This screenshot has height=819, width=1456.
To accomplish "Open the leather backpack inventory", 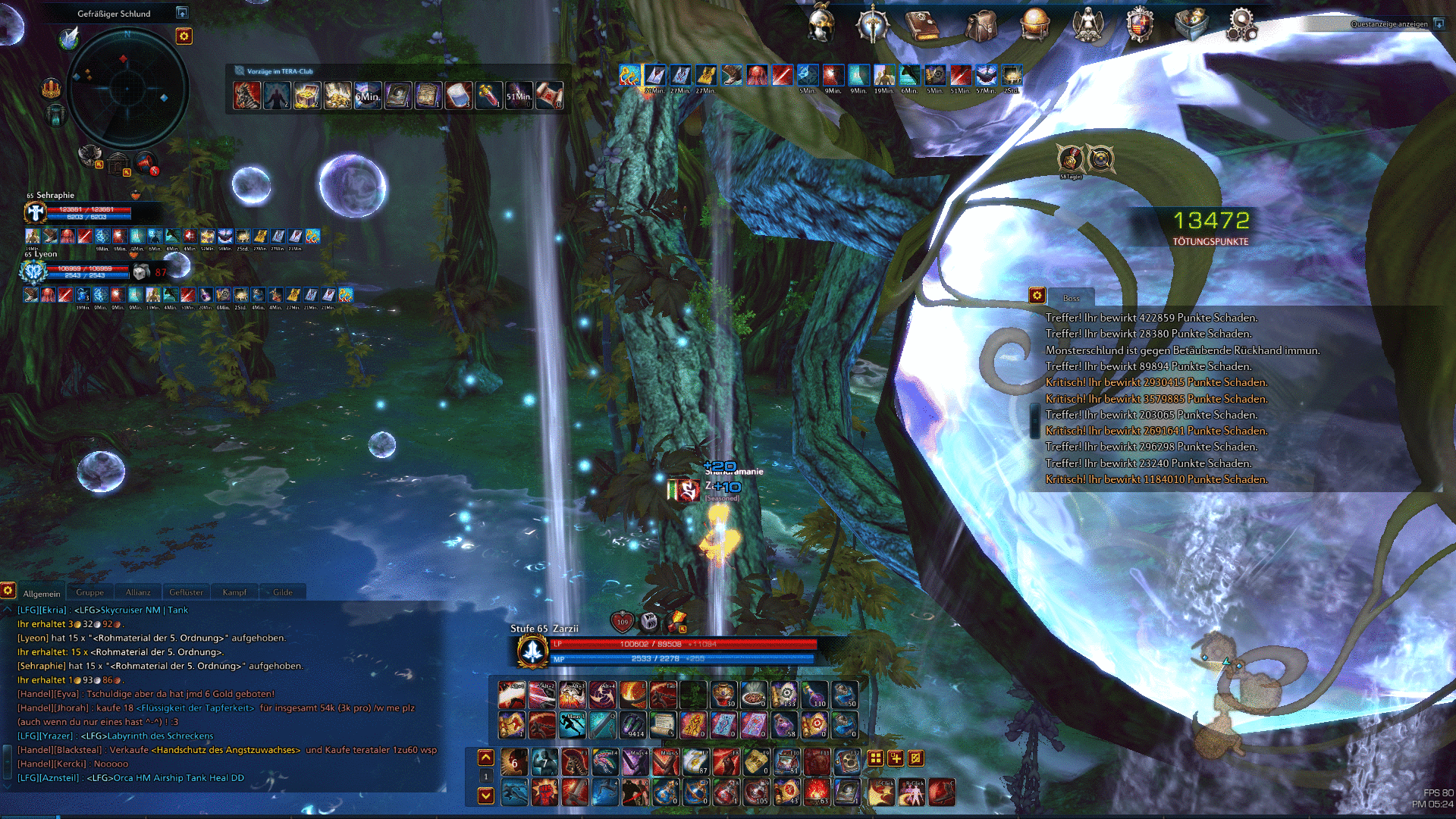I will click(981, 25).
